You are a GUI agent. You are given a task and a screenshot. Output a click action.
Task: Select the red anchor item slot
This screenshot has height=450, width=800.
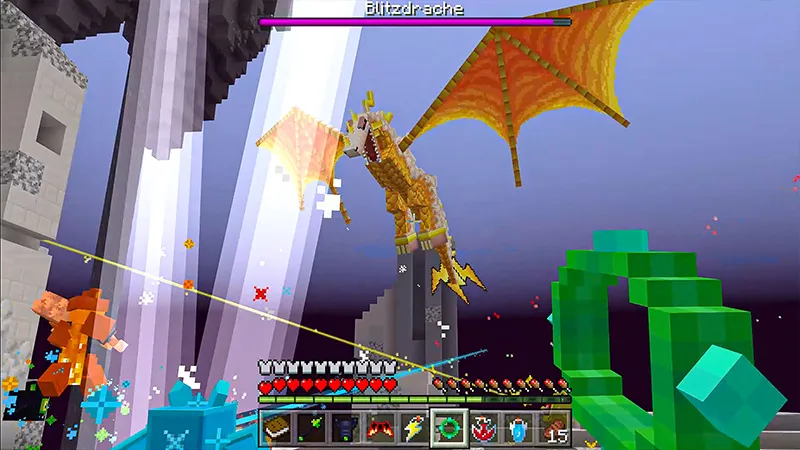[483, 427]
